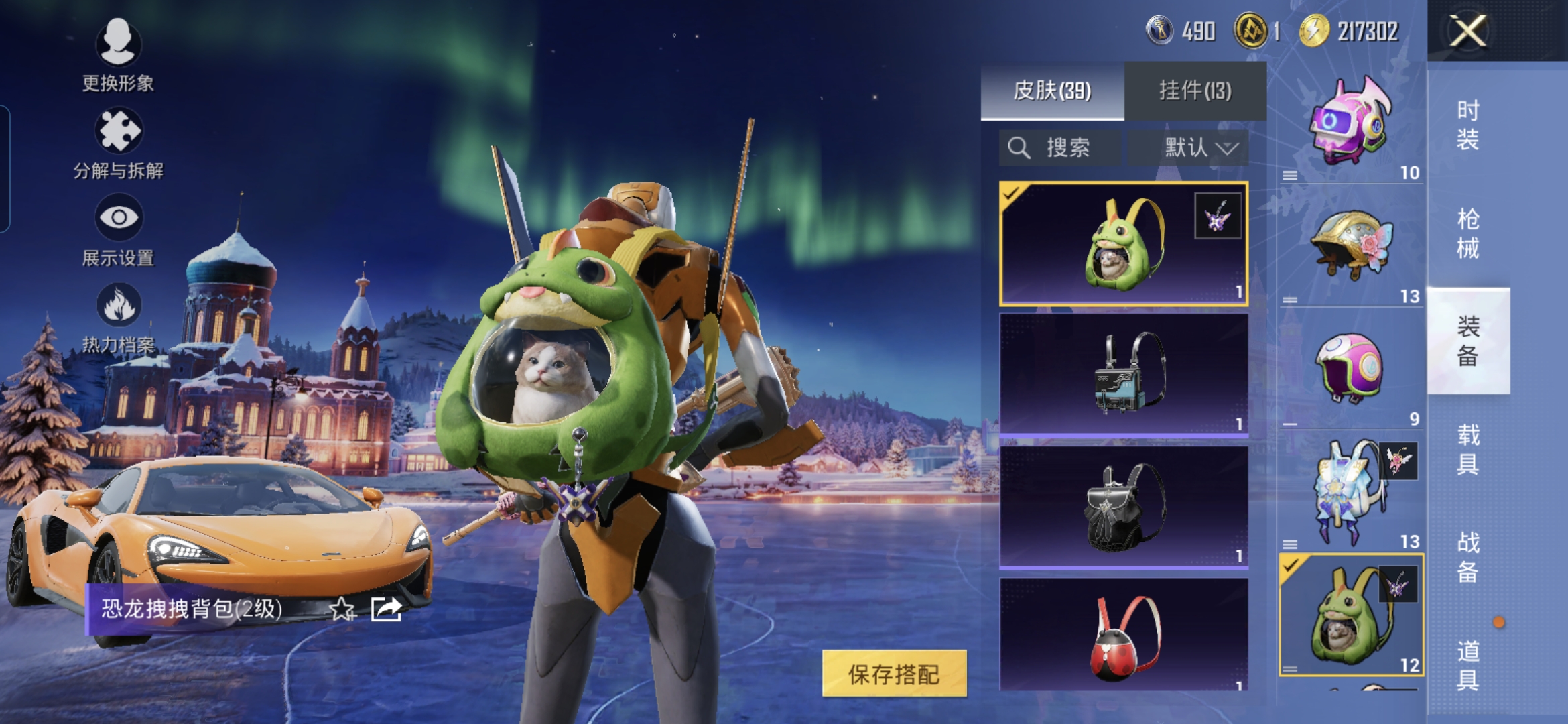1568x724 pixels.
Task: Open the 枪械 weapons category
Action: (1467, 233)
